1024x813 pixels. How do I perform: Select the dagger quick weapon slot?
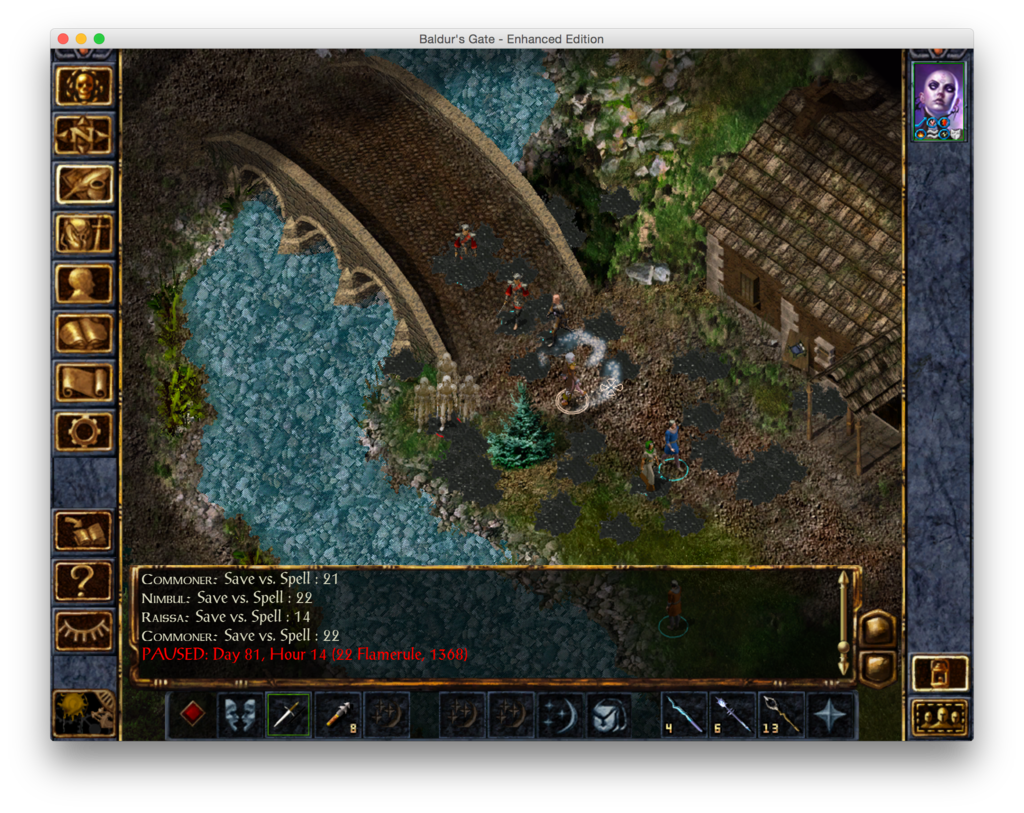(x=288, y=715)
